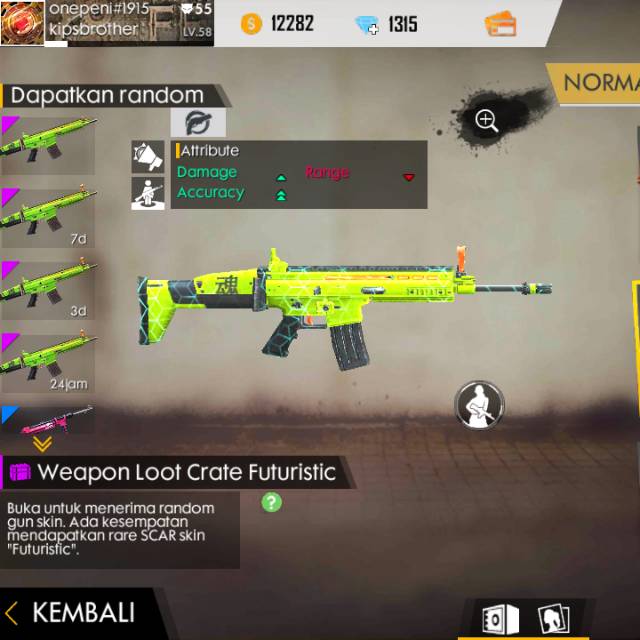The height and width of the screenshot is (640, 640).
Task: Open the magnifier zoom view of the weapon
Action: point(487,121)
